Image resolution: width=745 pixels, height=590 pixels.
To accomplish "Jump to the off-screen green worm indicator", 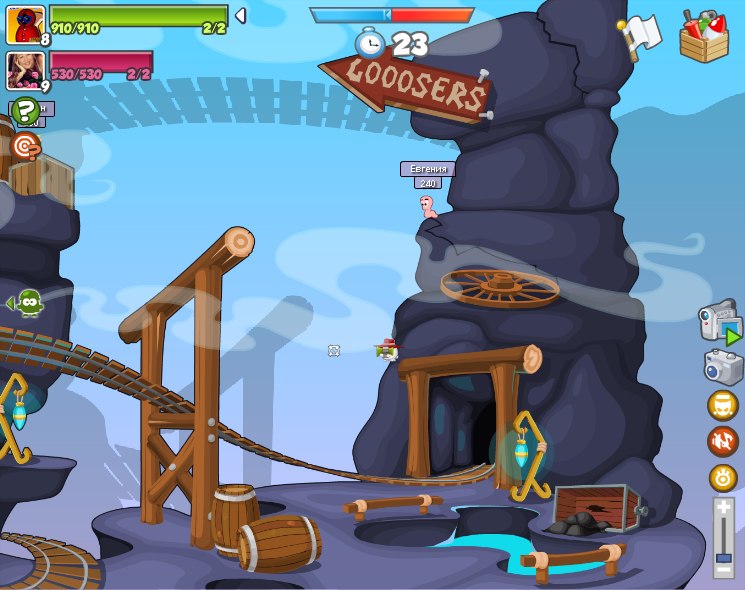I will (x=27, y=302).
